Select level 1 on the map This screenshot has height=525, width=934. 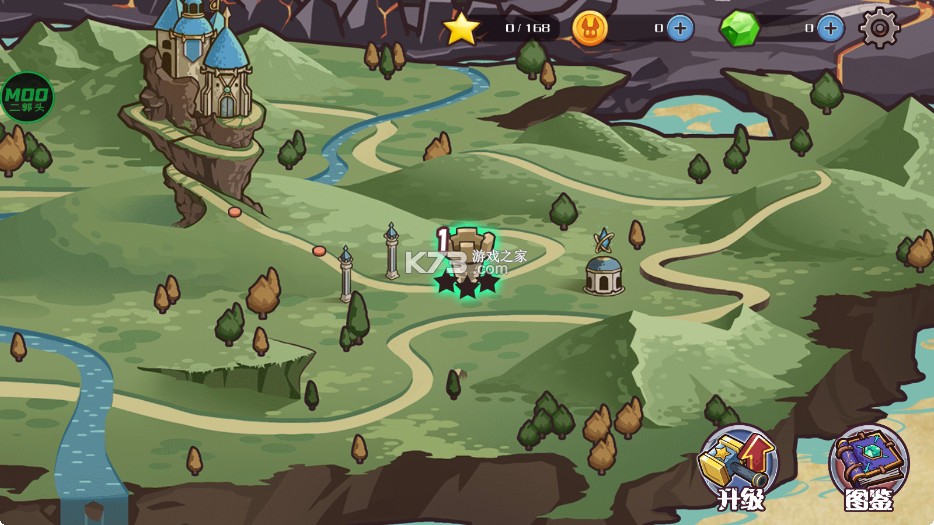pyautogui.click(x=466, y=260)
